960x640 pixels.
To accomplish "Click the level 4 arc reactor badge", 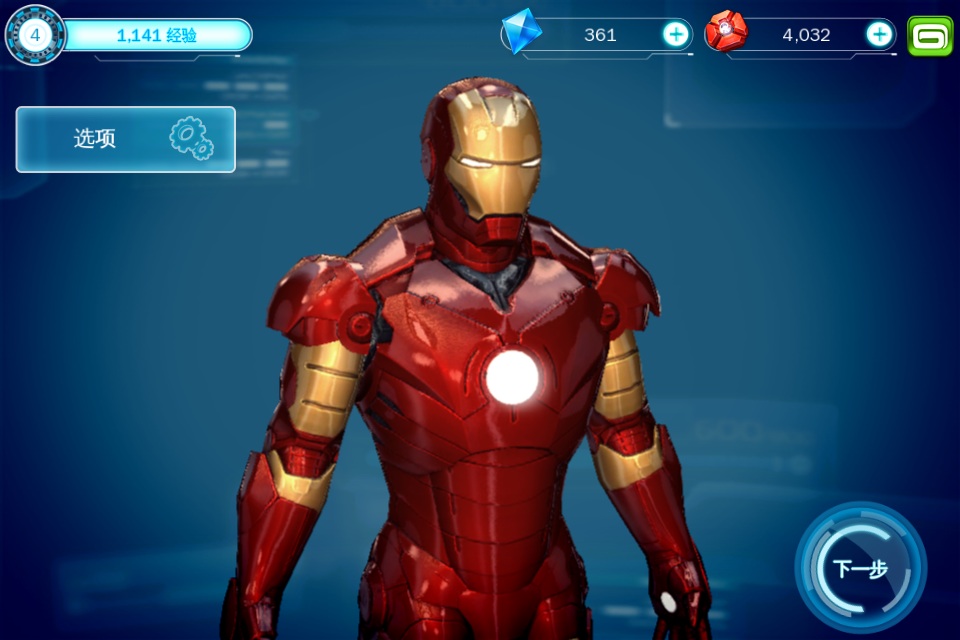I will tap(36, 35).
